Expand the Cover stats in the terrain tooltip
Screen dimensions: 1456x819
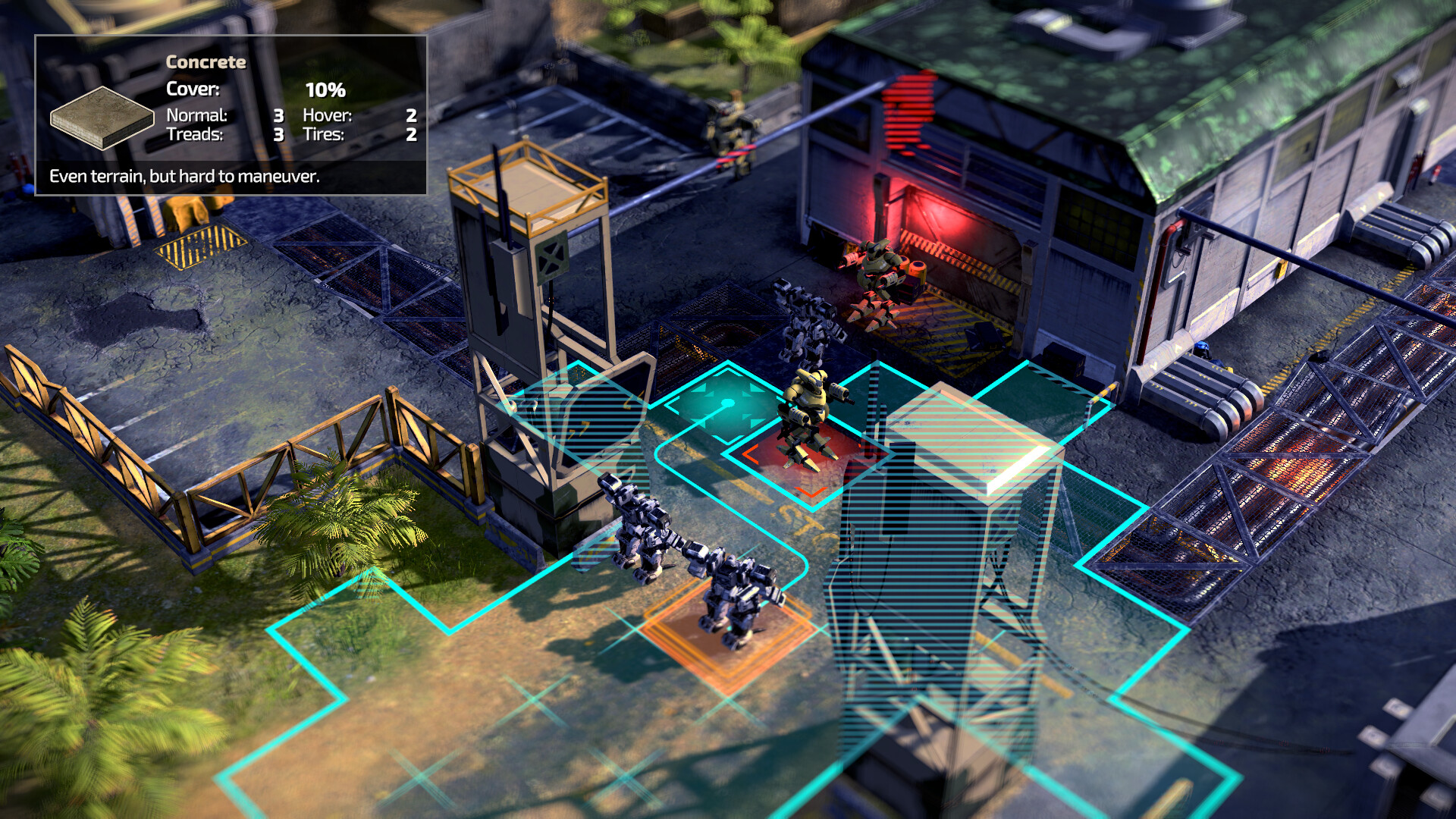point(193,89)
